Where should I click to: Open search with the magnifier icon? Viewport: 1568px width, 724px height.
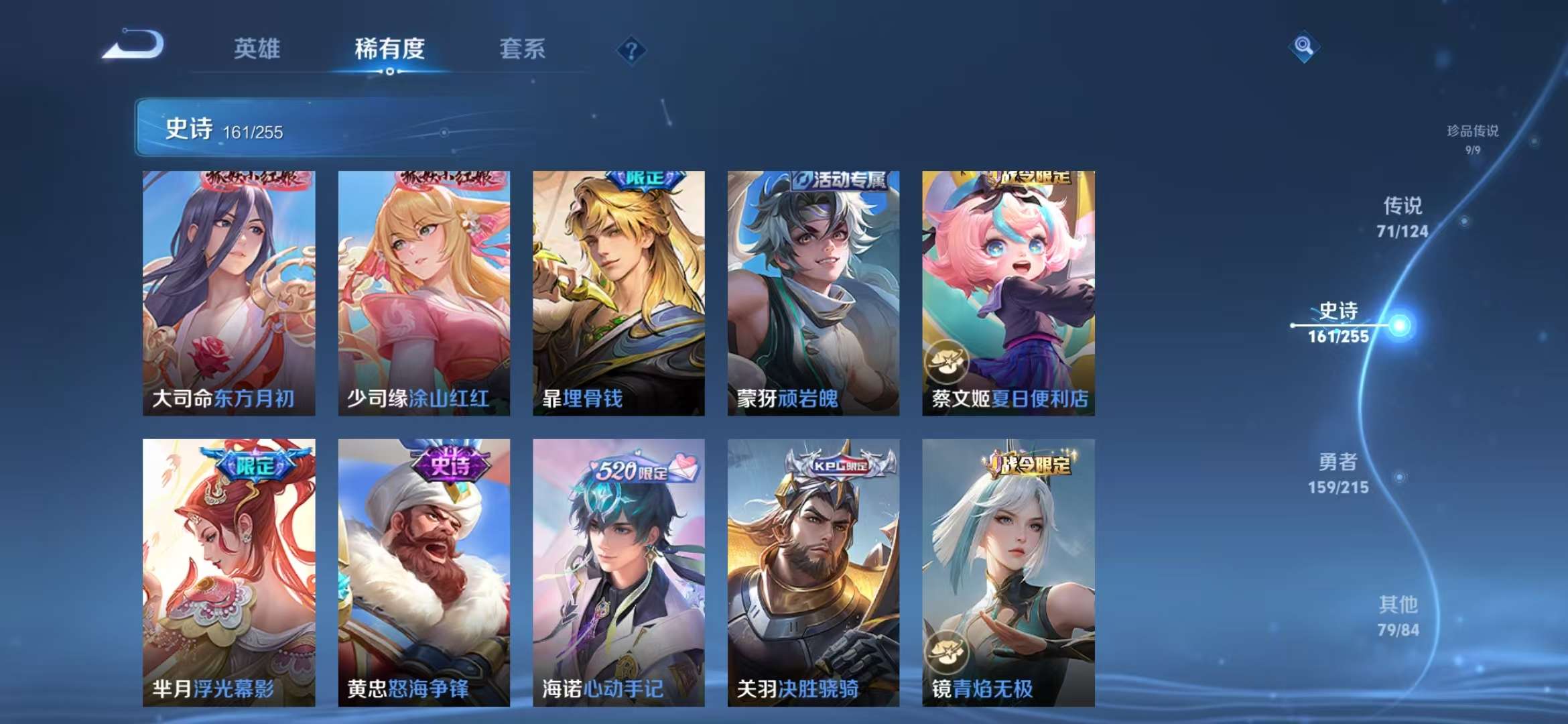1303,46
